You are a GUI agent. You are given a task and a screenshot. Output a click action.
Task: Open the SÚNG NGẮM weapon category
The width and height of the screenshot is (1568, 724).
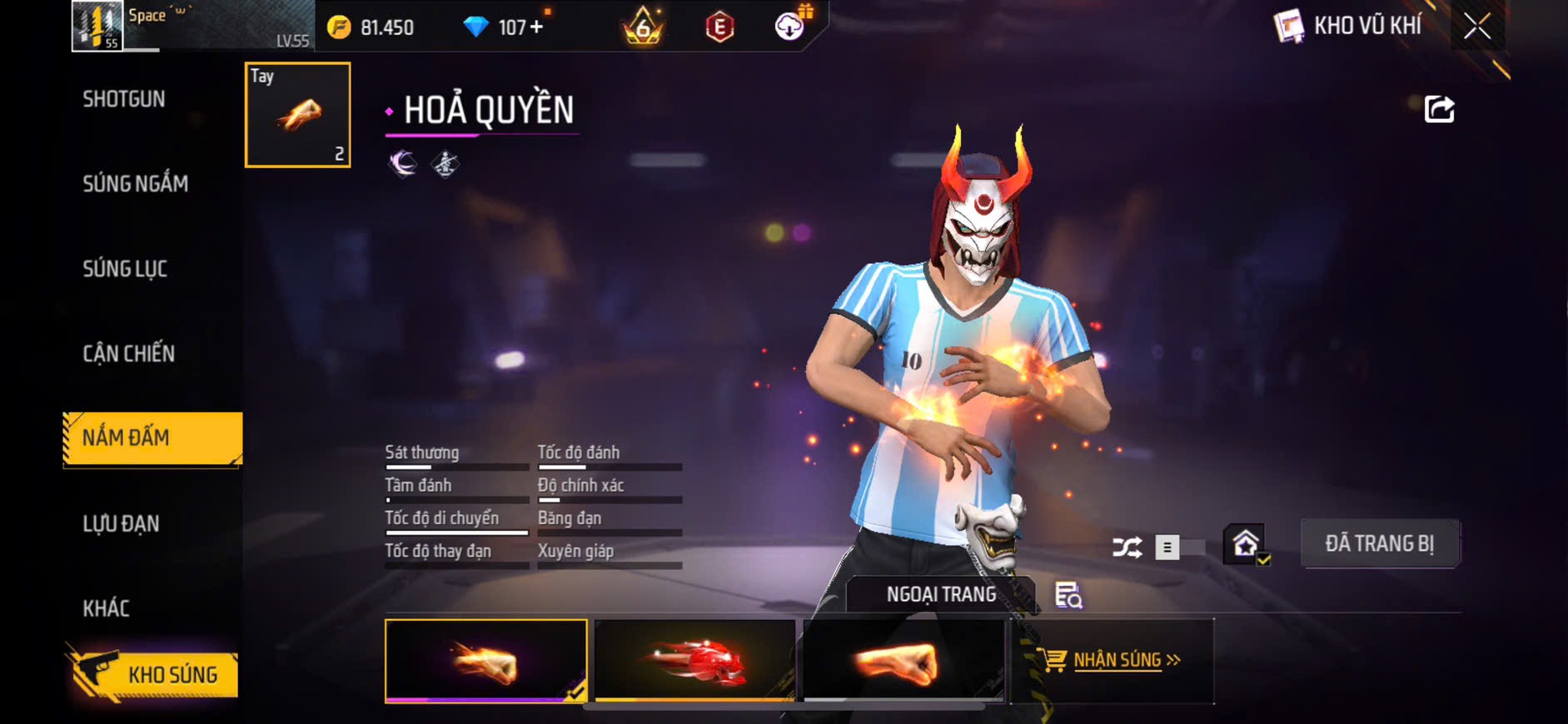[135, 184]
